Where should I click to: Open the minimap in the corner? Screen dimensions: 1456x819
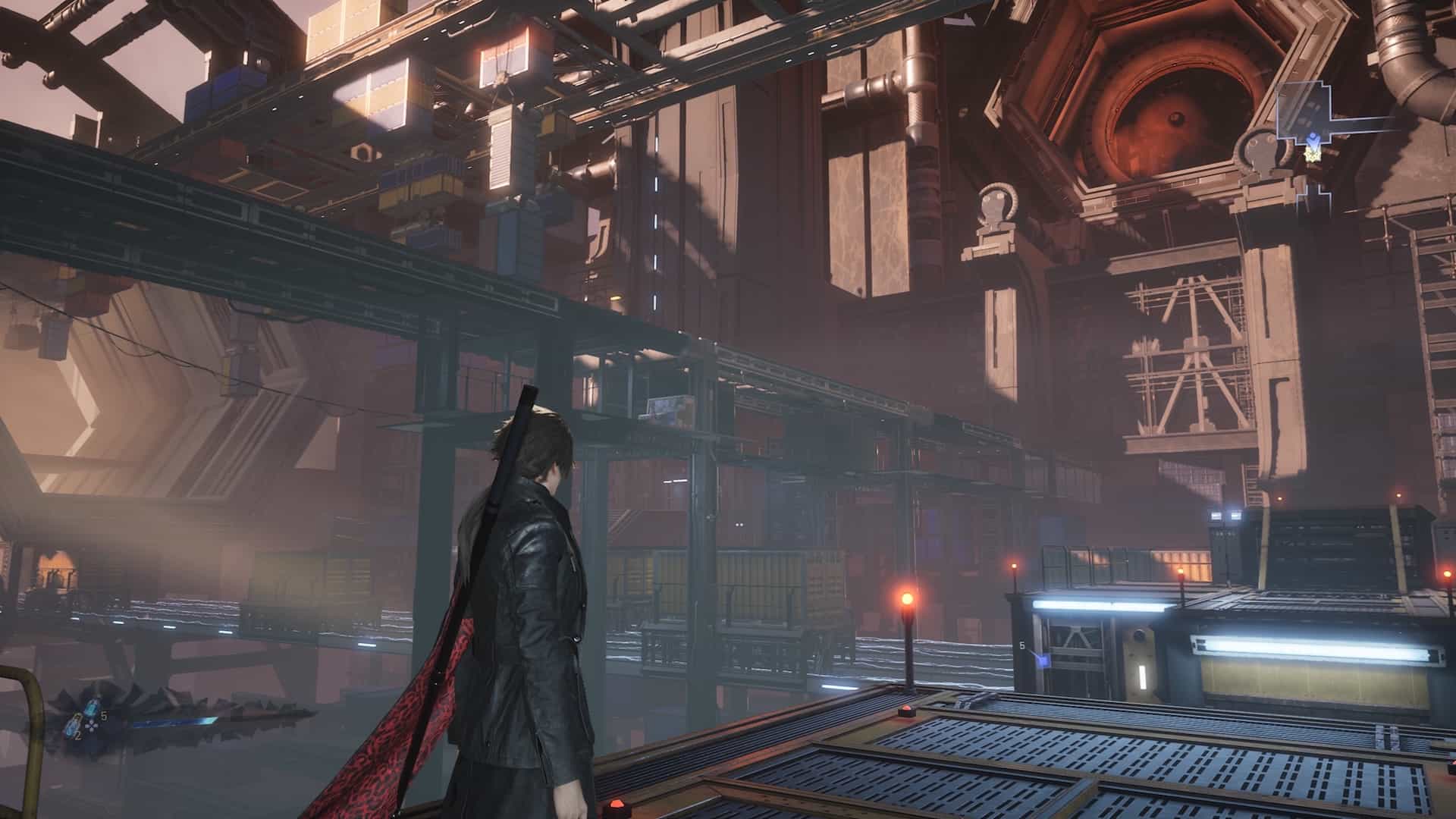click(1304, 127)
